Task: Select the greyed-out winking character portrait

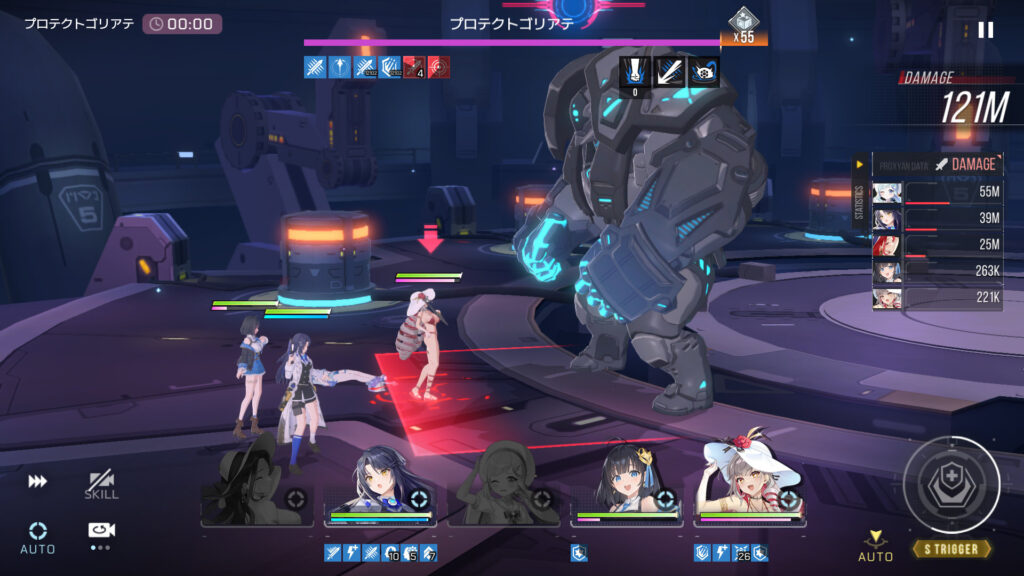Action: click(x=502, y=482)
